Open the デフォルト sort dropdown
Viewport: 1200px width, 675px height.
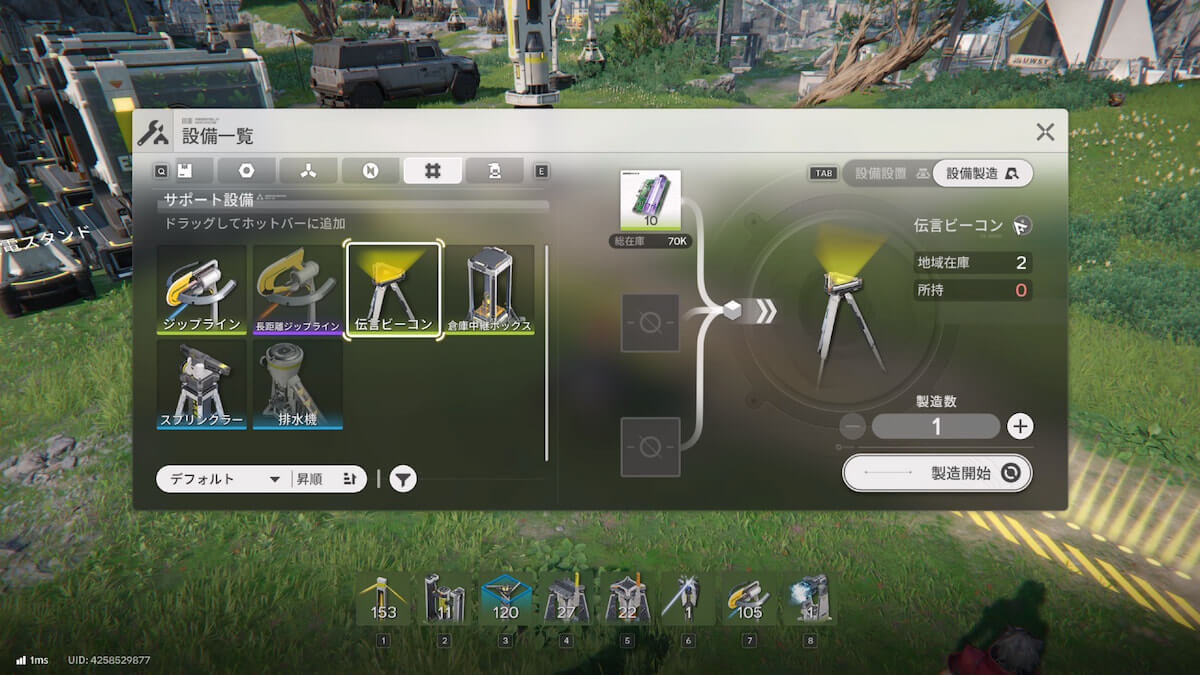tap(222, 479)
